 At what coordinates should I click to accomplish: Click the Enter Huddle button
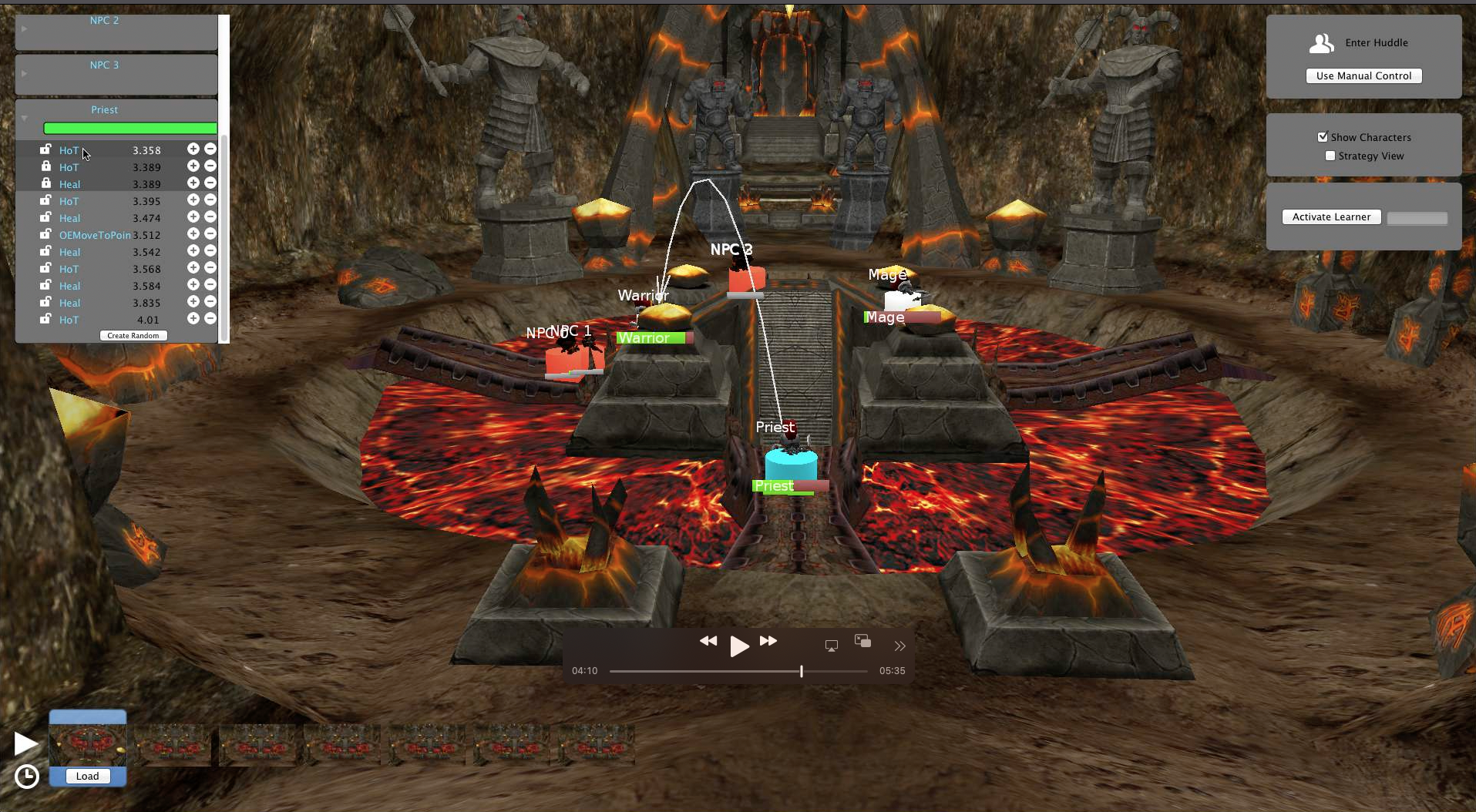(x=1361, y=43)
